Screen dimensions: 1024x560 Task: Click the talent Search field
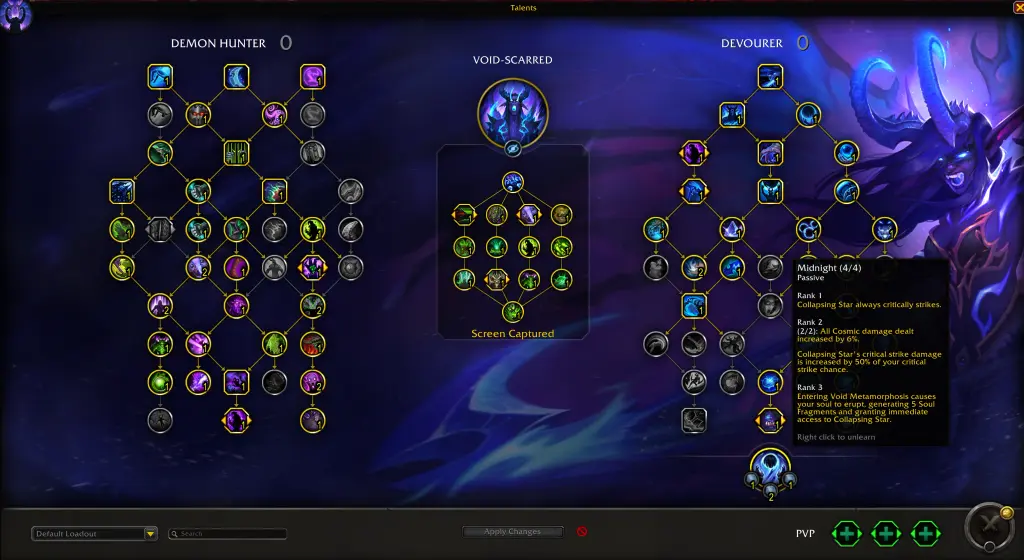pos(229,534)
